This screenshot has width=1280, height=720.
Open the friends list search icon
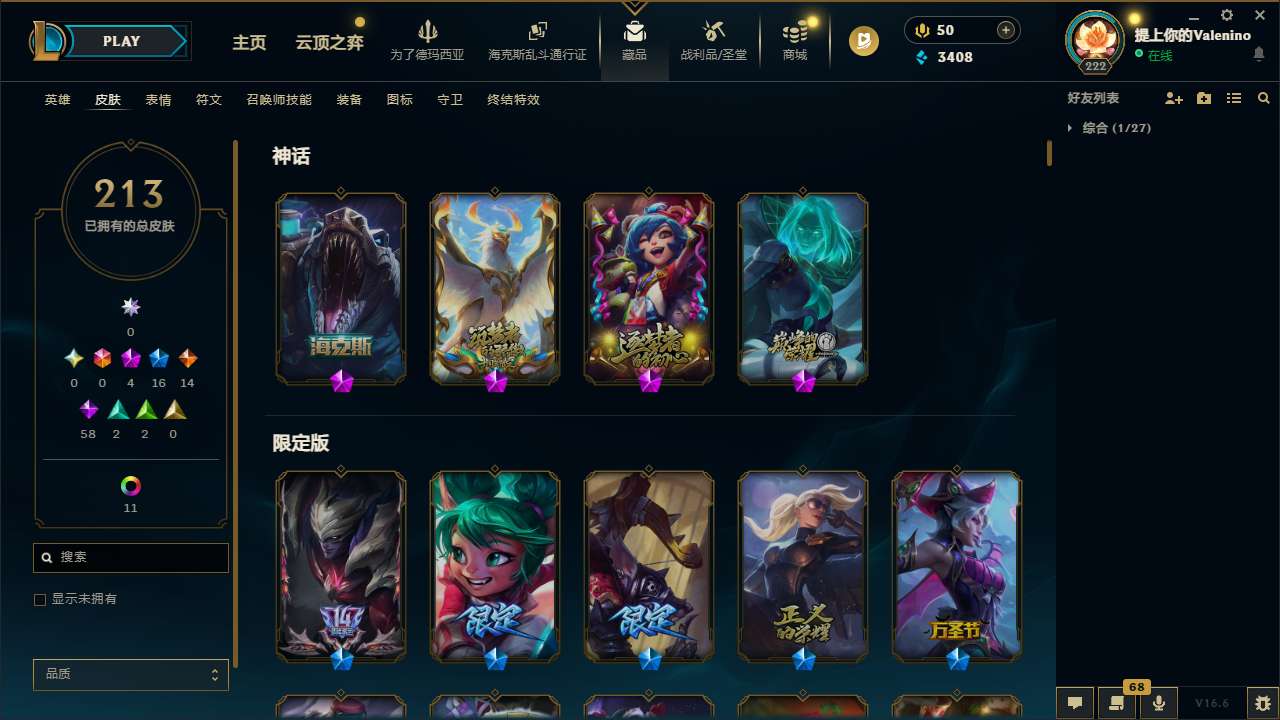[x=1264, y=98]
